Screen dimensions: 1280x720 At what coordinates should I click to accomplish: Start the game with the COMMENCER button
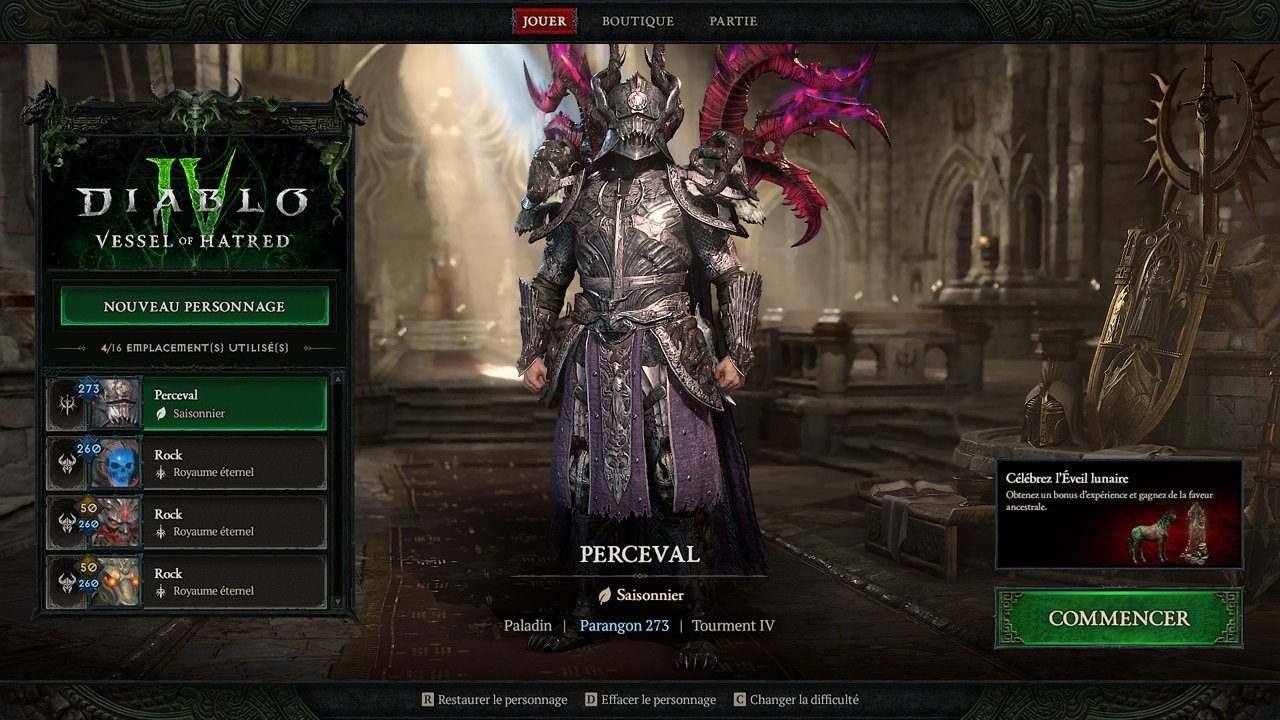tap(1118, 618)
